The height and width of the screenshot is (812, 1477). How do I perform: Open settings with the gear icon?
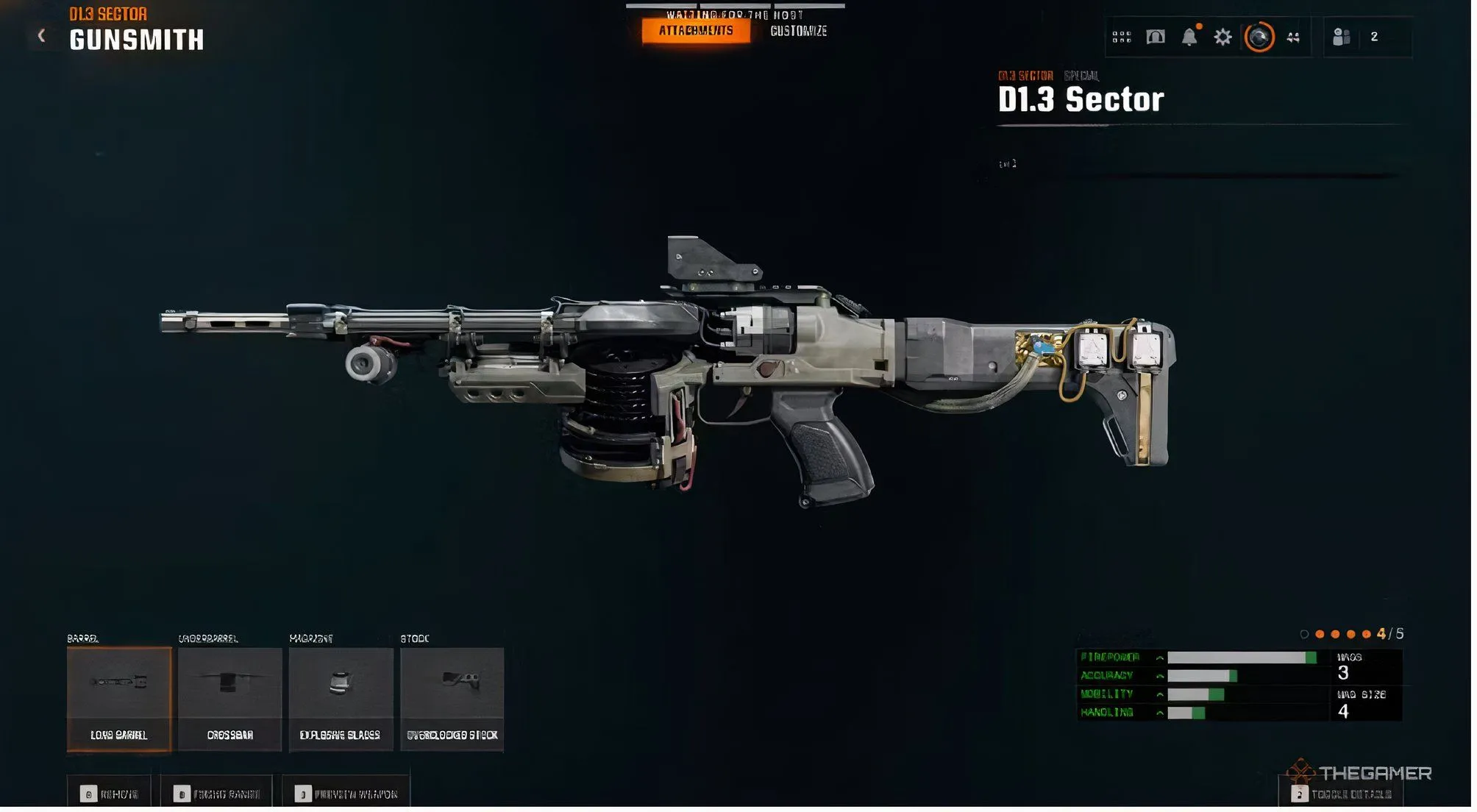(1222, 37)
